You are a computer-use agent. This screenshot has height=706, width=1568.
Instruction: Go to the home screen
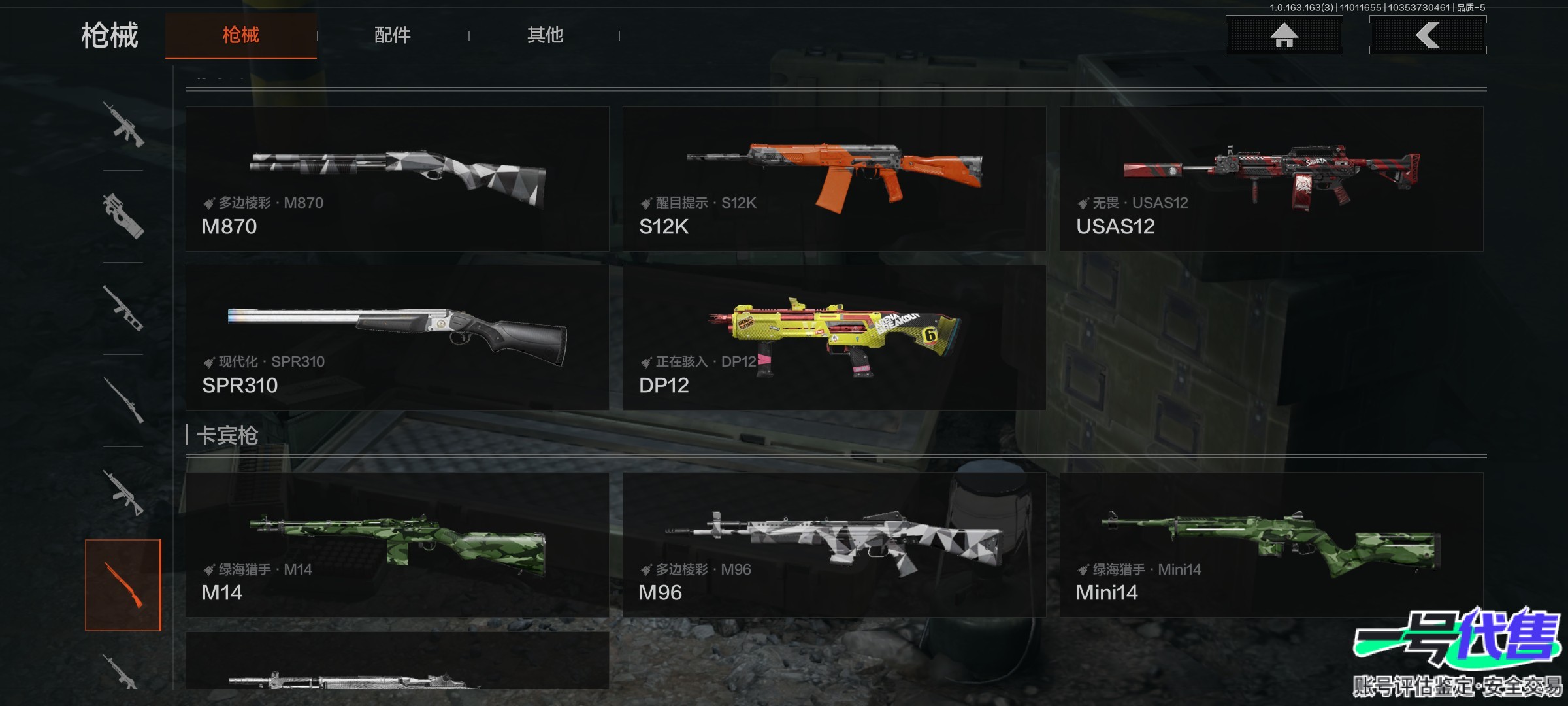[x=1284, y=35]
